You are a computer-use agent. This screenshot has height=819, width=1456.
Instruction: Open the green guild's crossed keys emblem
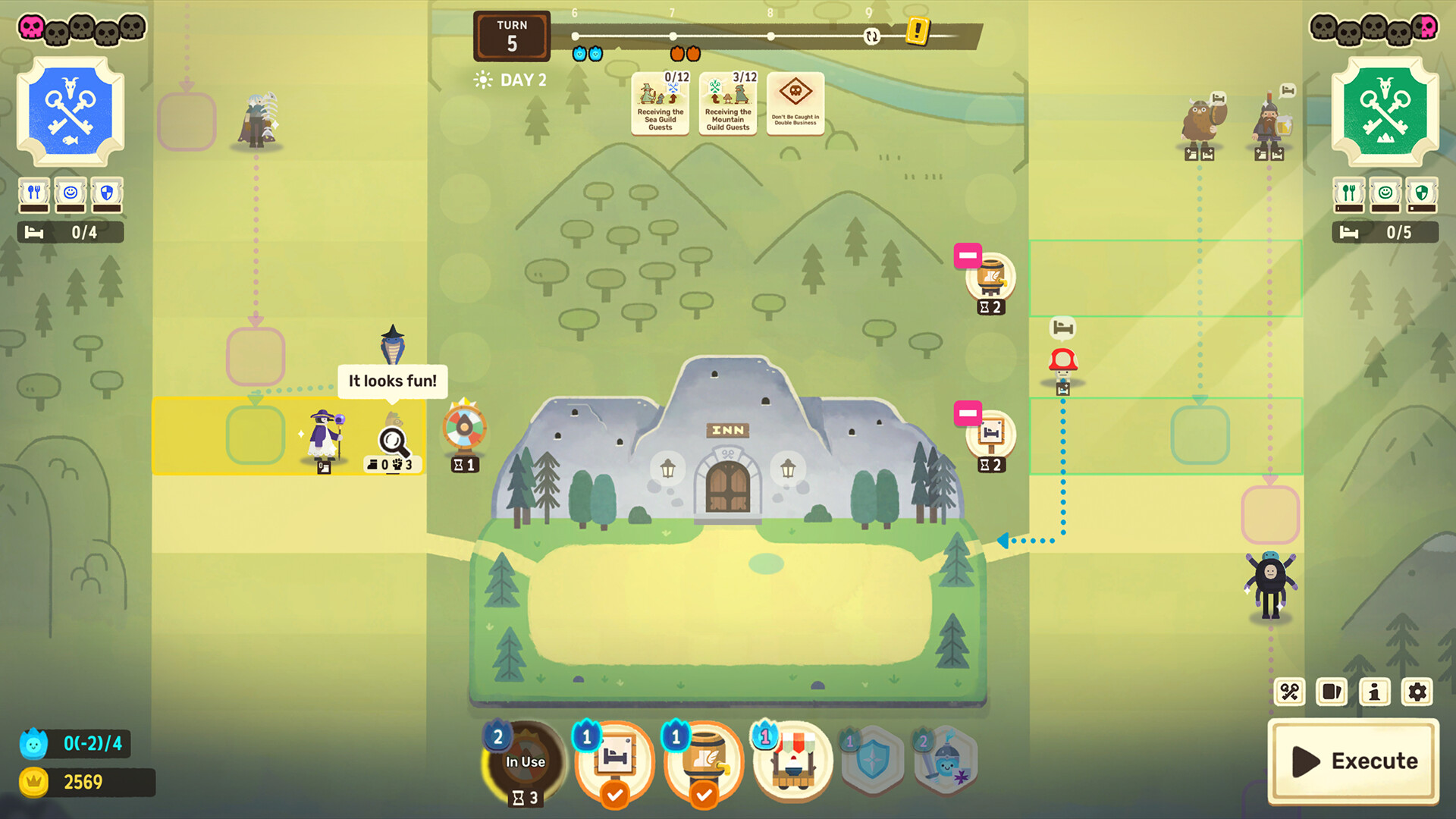[x=1386, y=110]
